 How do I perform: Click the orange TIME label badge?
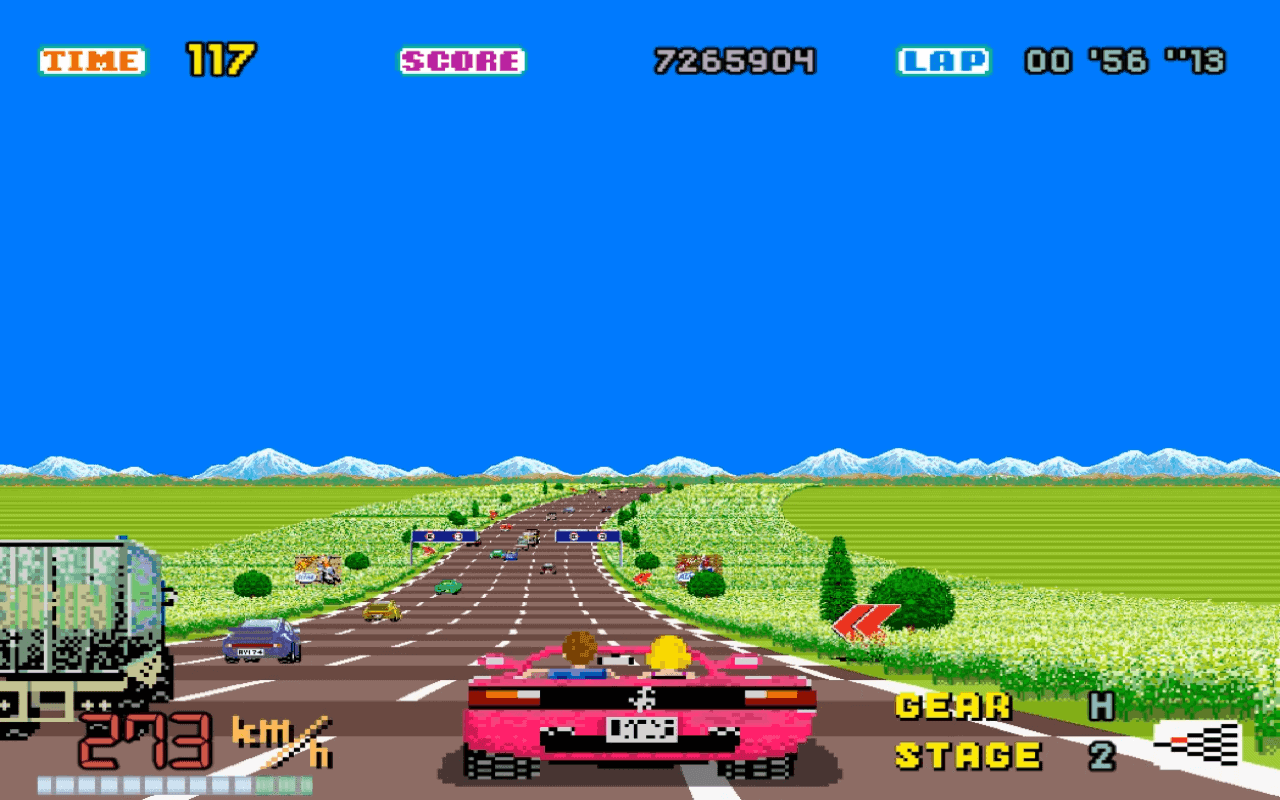pyautogui.click(x=90, y=59)
